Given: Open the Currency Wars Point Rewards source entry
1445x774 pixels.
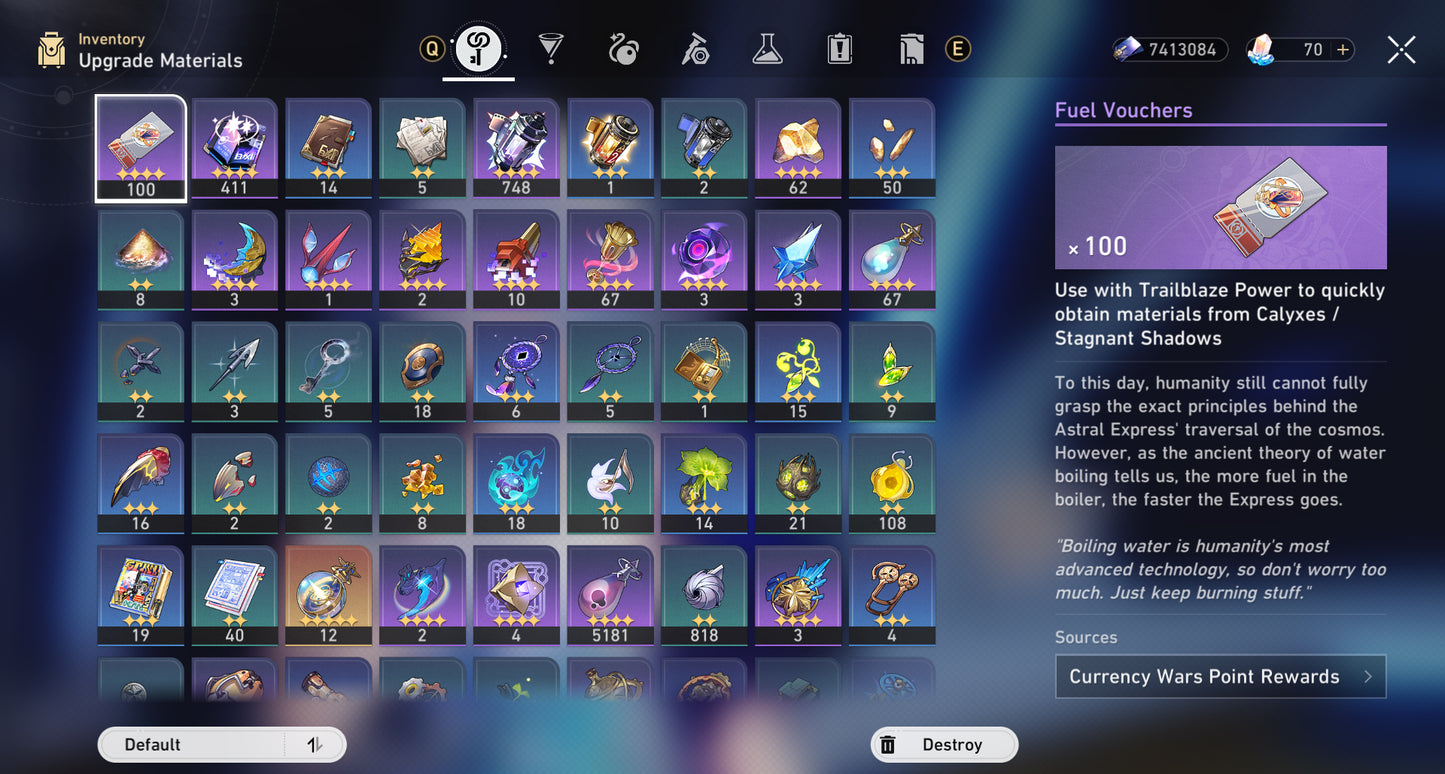Looking at the screenshot, I should point(1220,676).
